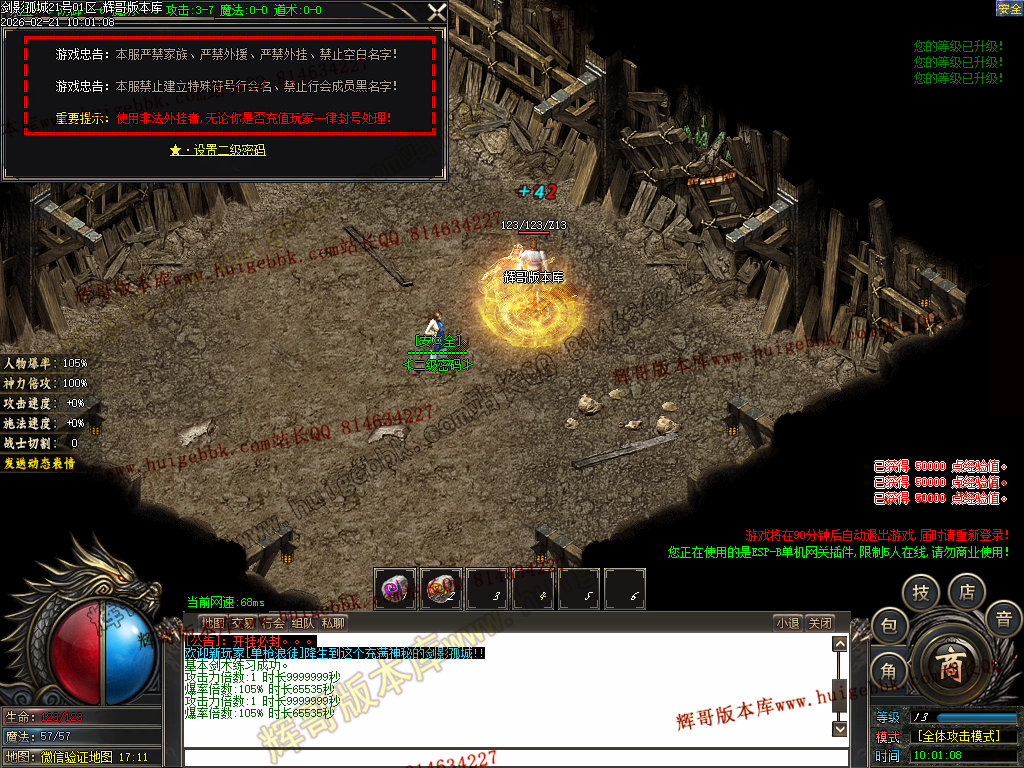Open the 店 shop round button
This screenshot has width=1024, height=768.
pyautogui.click(x=967, y=593)
